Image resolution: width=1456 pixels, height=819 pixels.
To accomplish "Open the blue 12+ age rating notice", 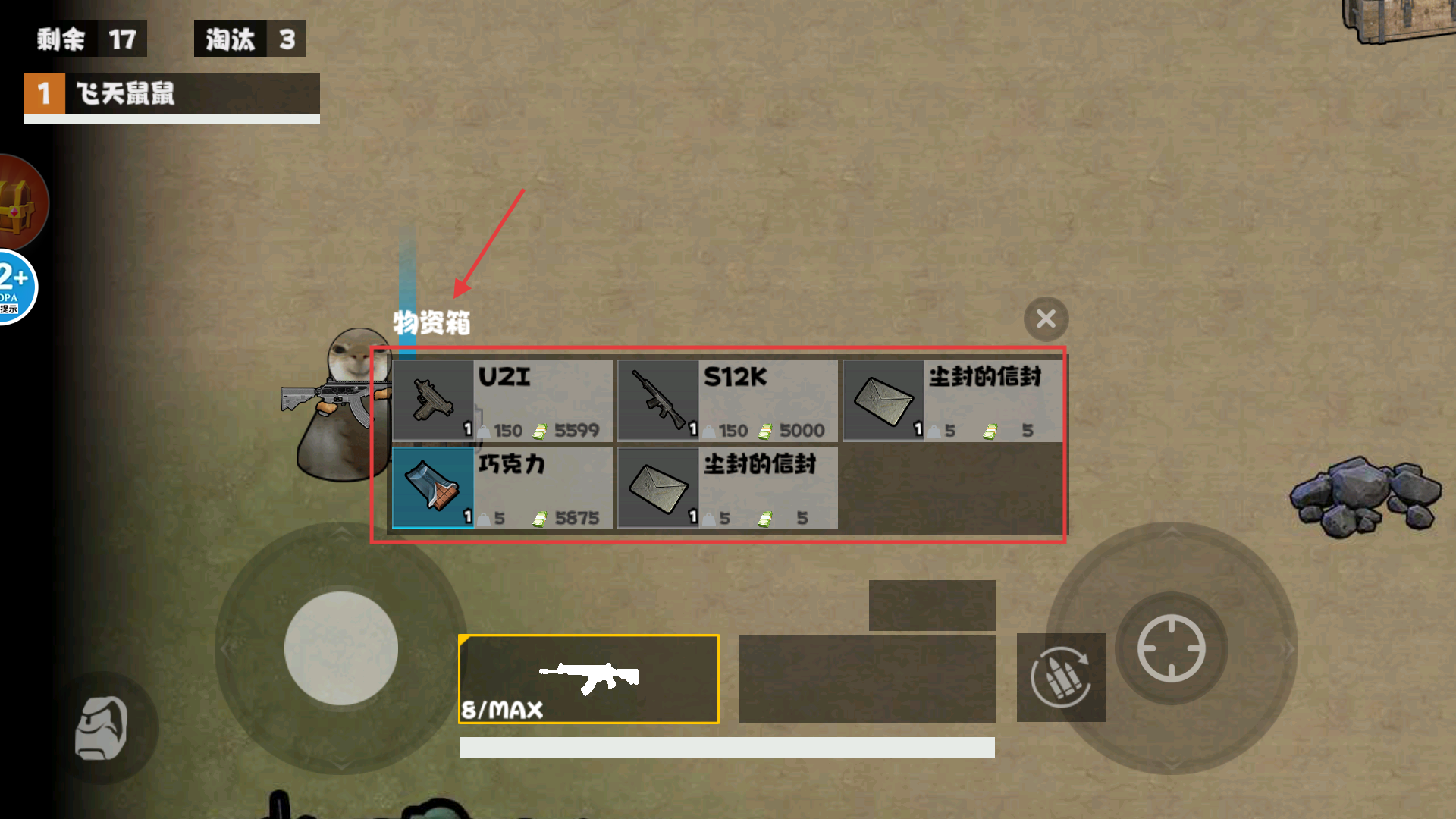I will (x=15, y=287).
